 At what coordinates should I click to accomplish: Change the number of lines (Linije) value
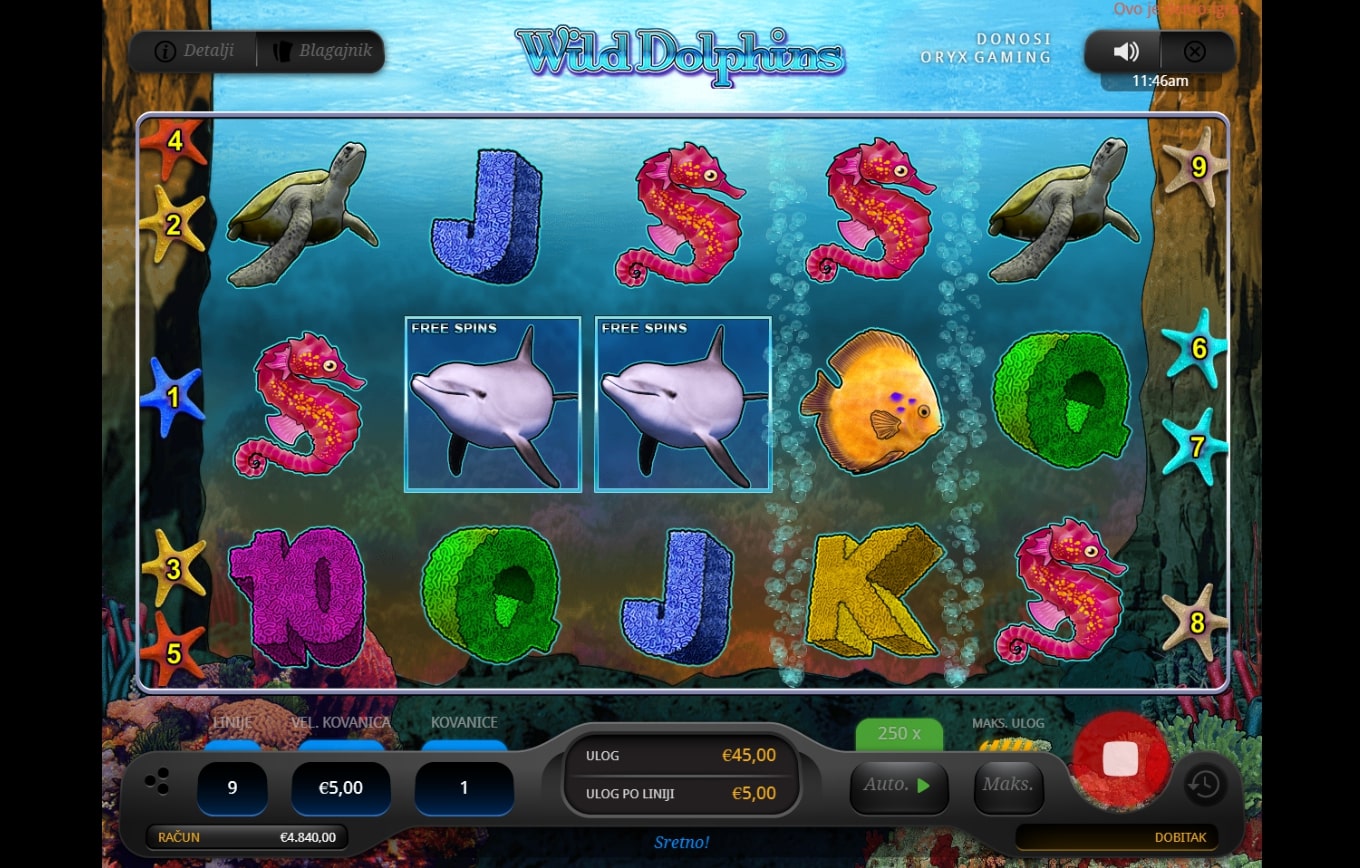pos(232,788)
